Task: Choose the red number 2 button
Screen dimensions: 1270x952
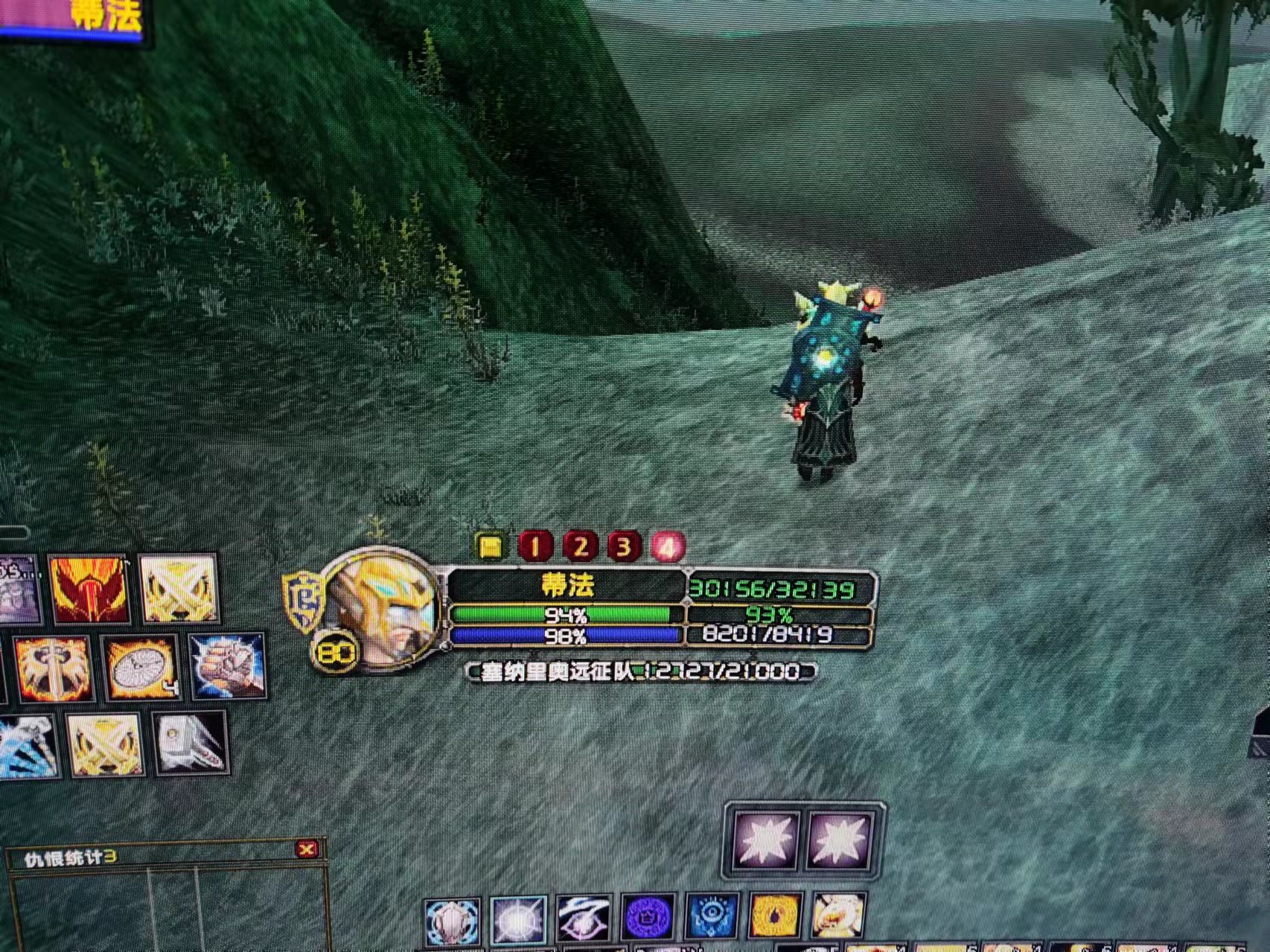Action: coord(580,547)
